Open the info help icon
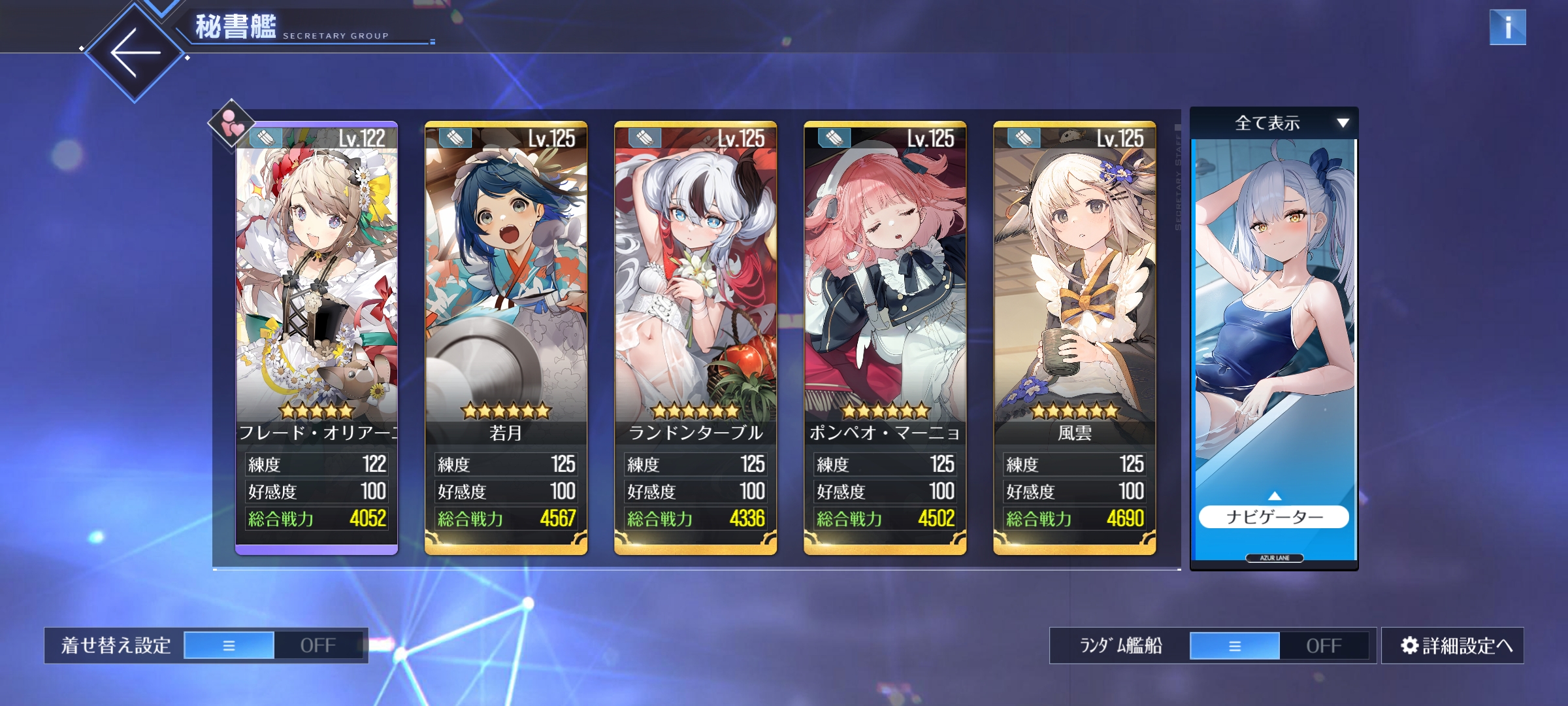The height and width of the screenshot is (706, 1568). tap(1507, 27)
